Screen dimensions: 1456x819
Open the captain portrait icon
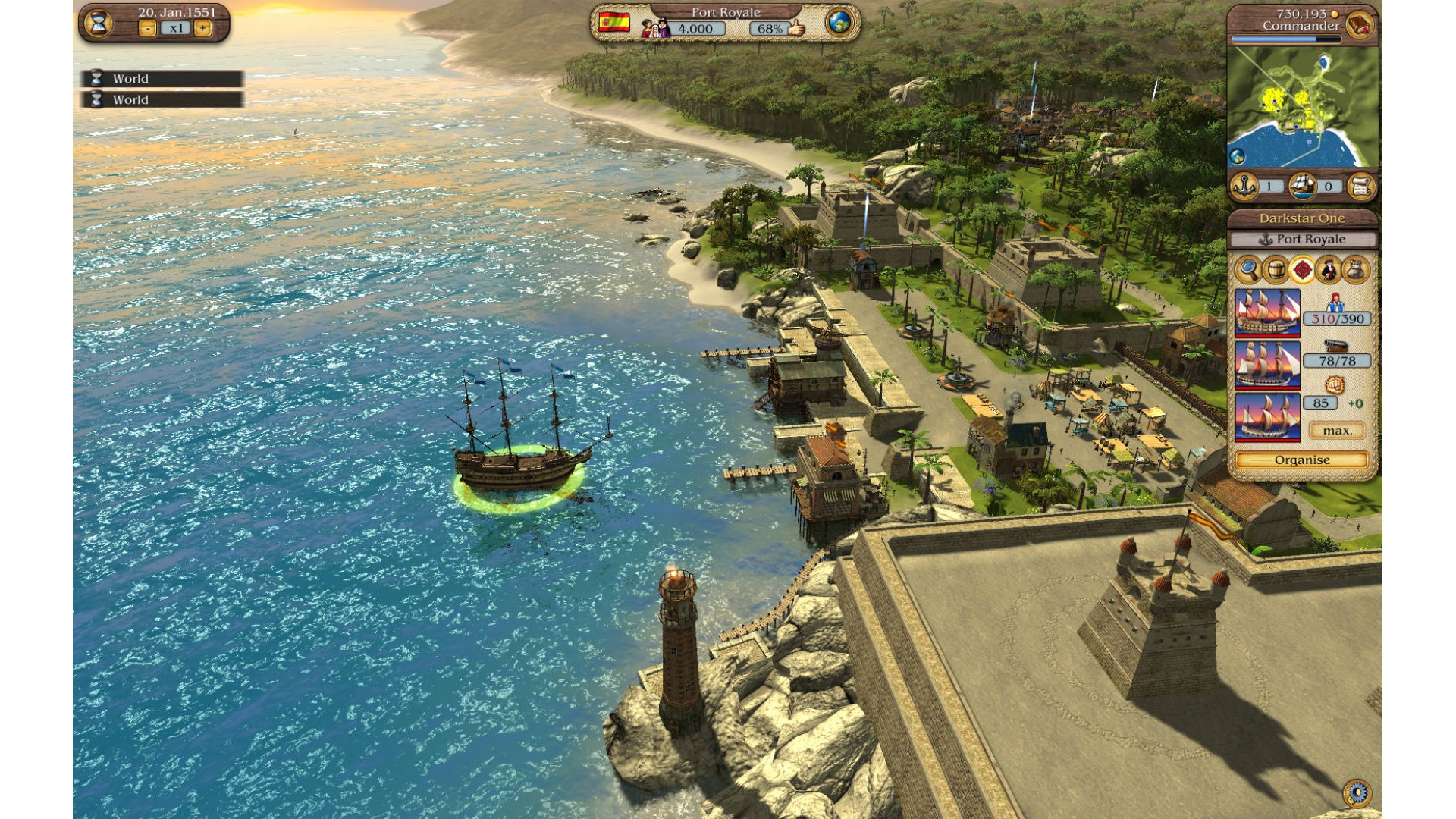[x=1329, y=269]
